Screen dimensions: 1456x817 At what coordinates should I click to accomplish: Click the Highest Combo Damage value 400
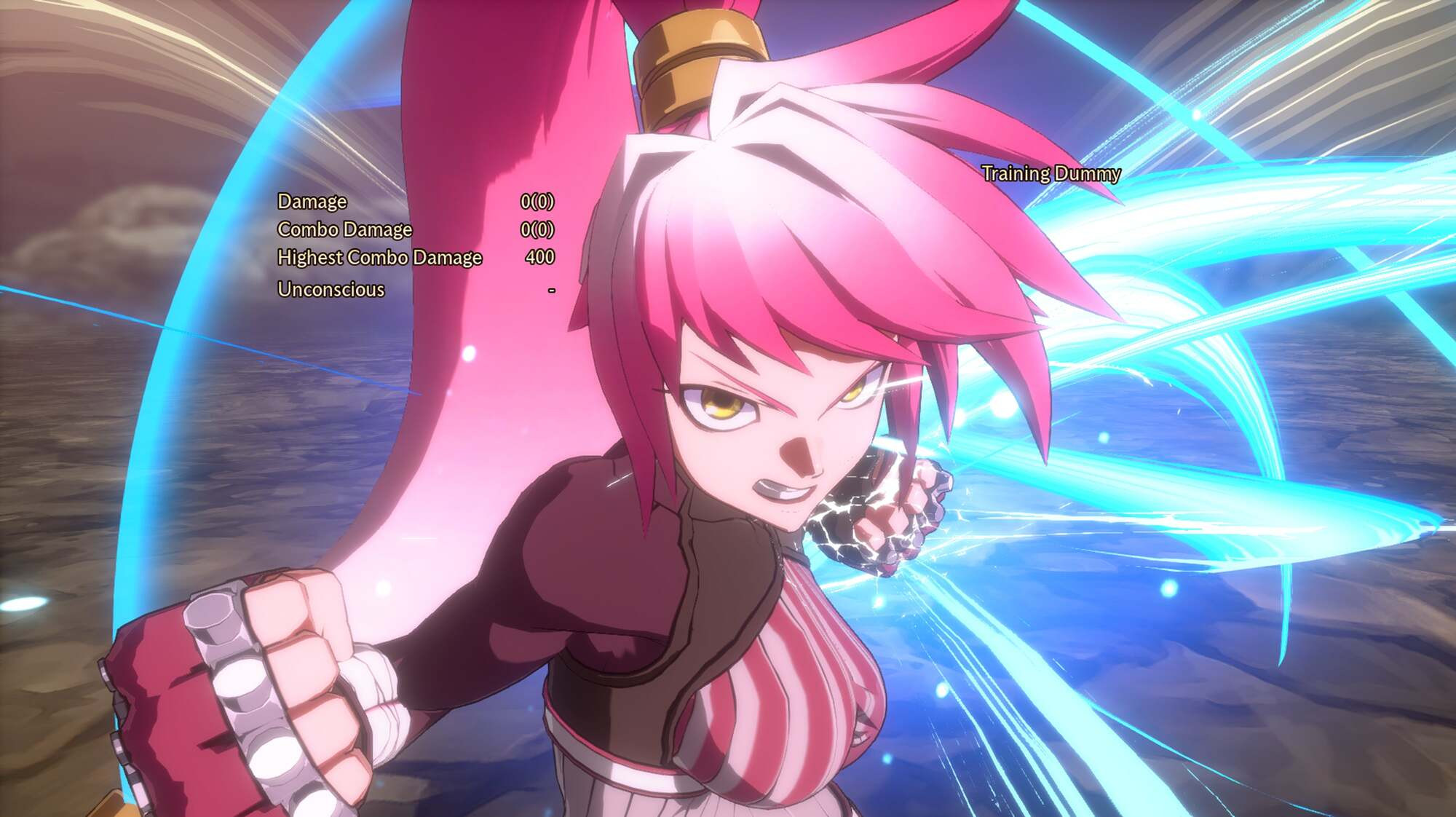pos(541,257)
